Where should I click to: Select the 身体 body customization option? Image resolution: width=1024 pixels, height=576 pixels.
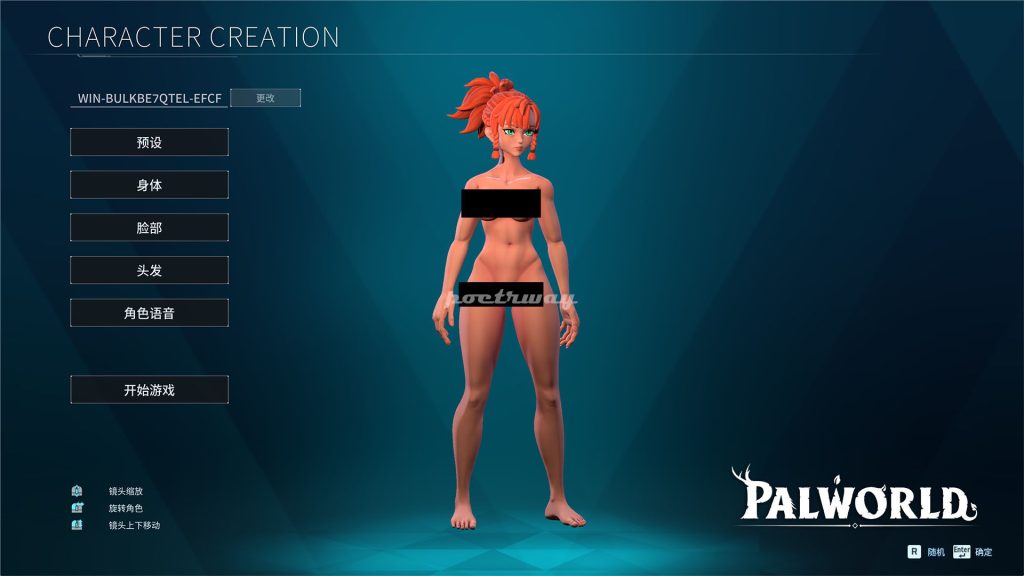pyautogui.click(x=149, y=185)
